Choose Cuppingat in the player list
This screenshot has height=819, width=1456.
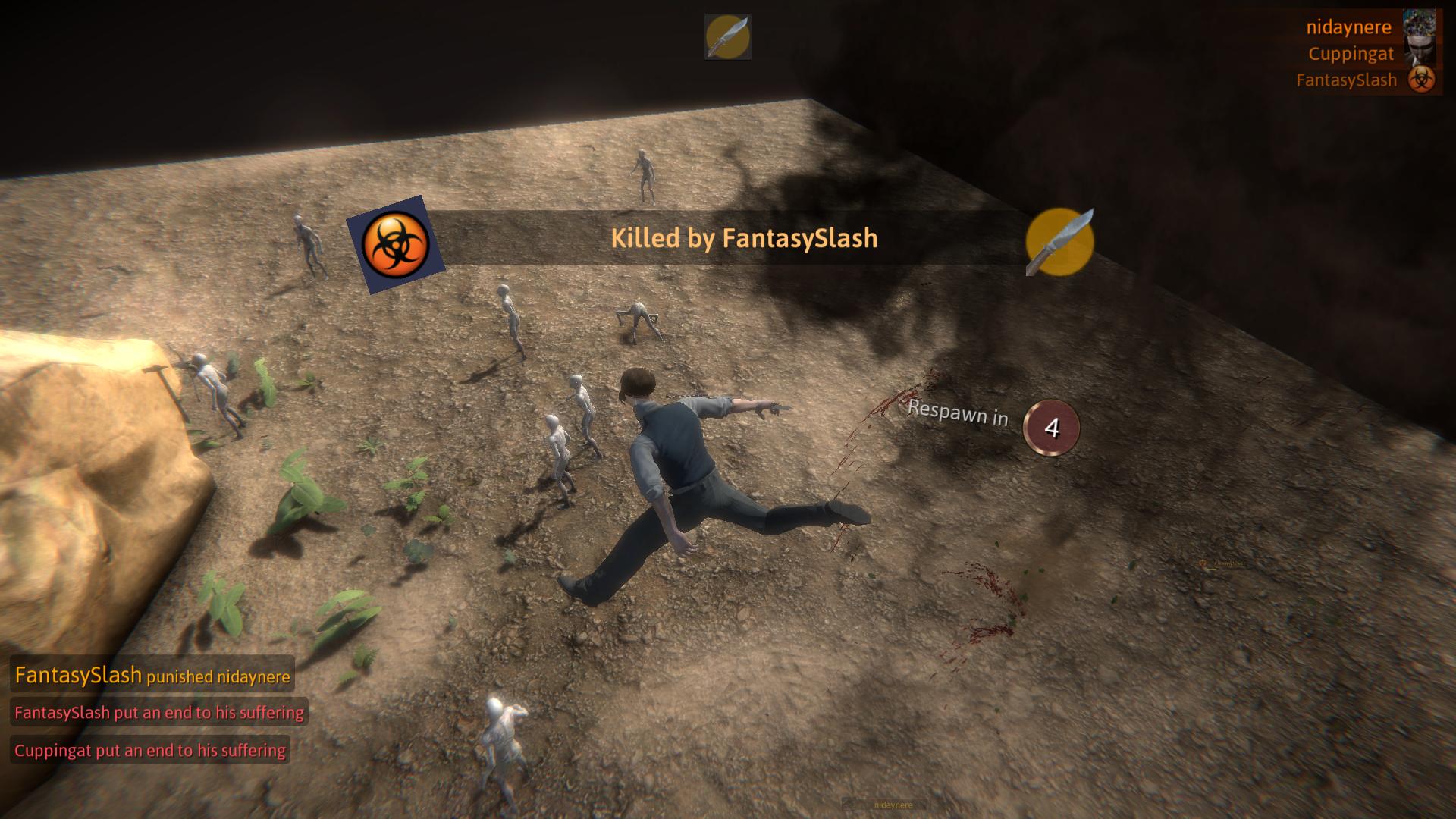pos(1351,54)
